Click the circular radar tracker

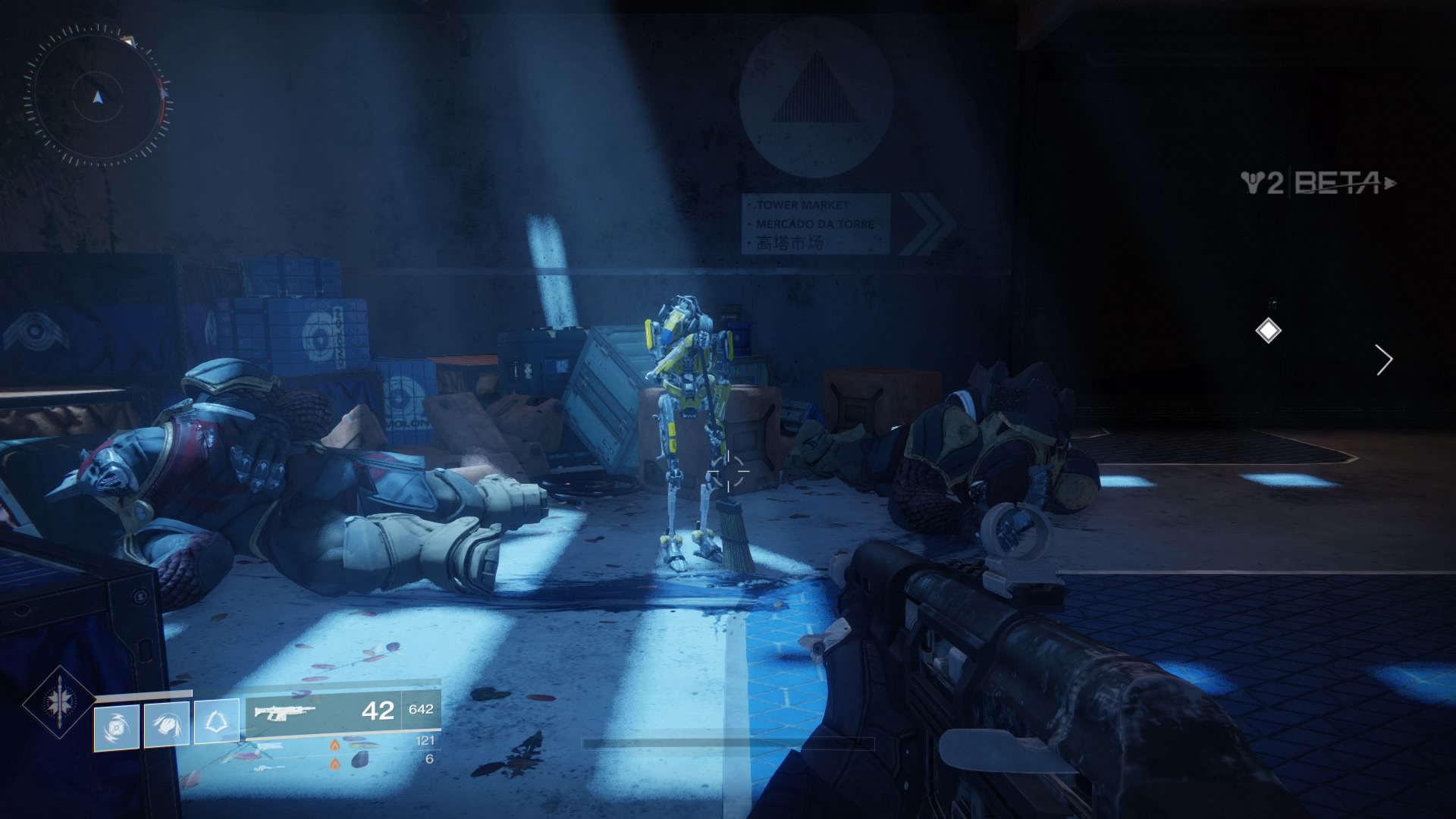pos(97,96)
